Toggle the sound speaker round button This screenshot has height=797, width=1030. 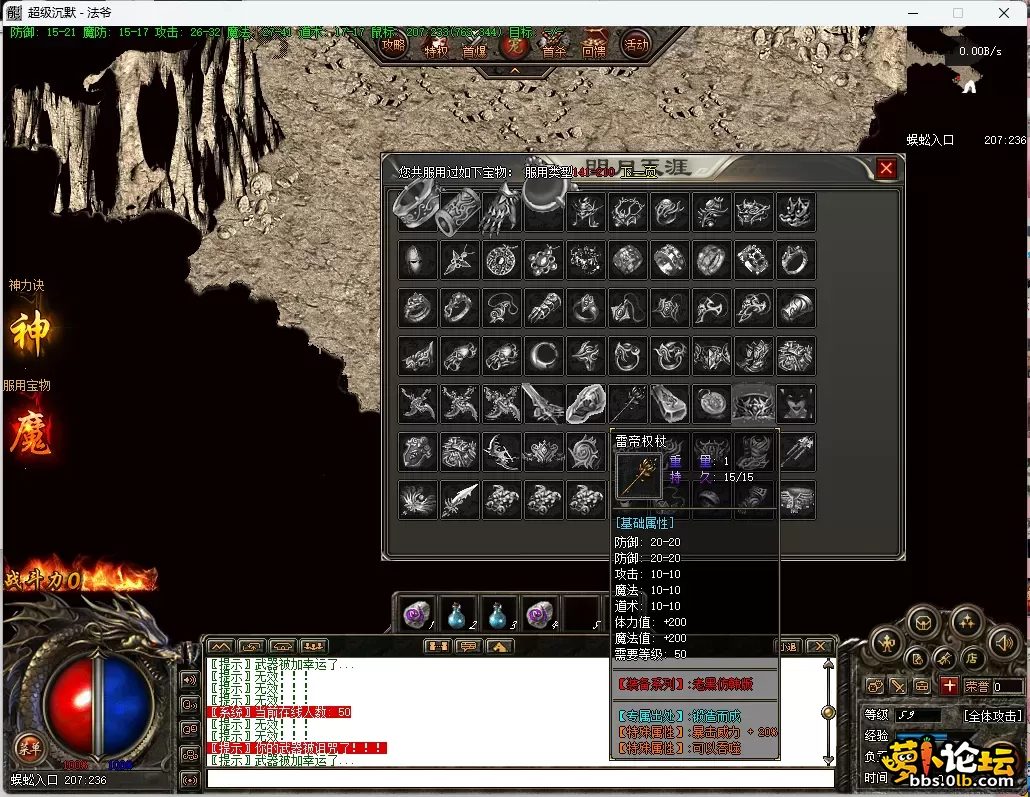coord(1003,643)
